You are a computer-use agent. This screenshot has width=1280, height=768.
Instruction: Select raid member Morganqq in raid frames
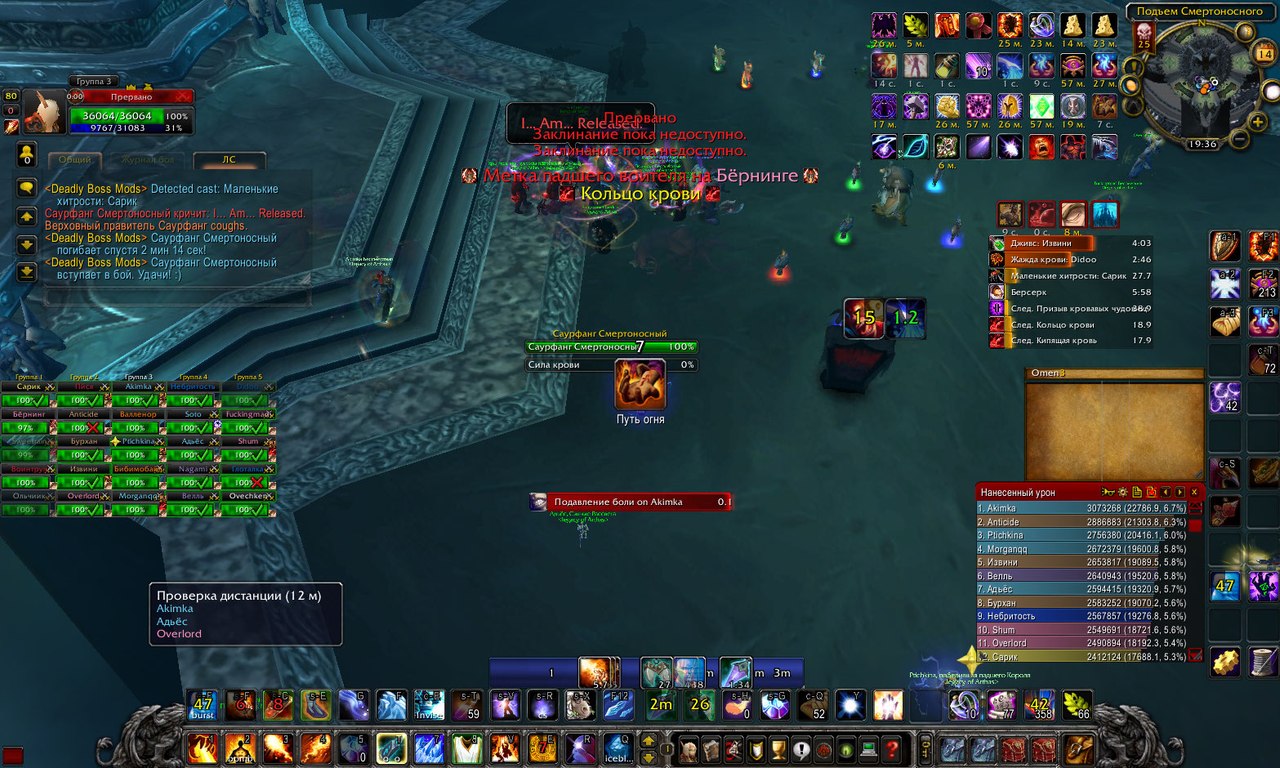139,496
